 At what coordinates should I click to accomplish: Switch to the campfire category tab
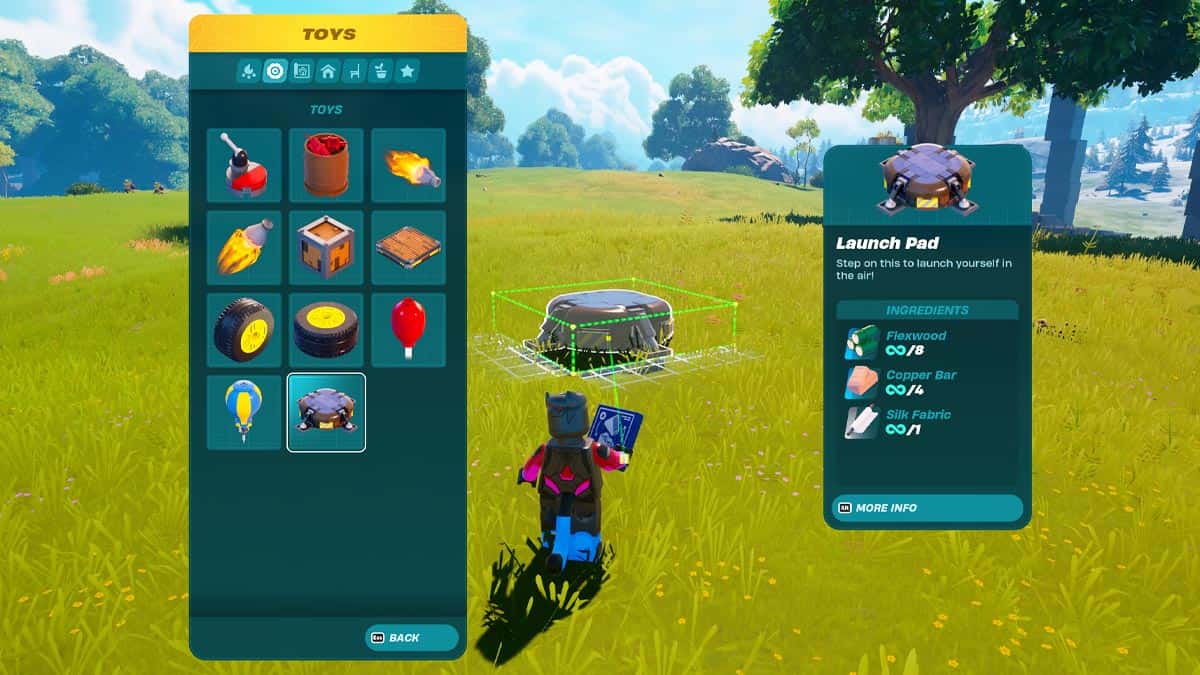[249, 71]
